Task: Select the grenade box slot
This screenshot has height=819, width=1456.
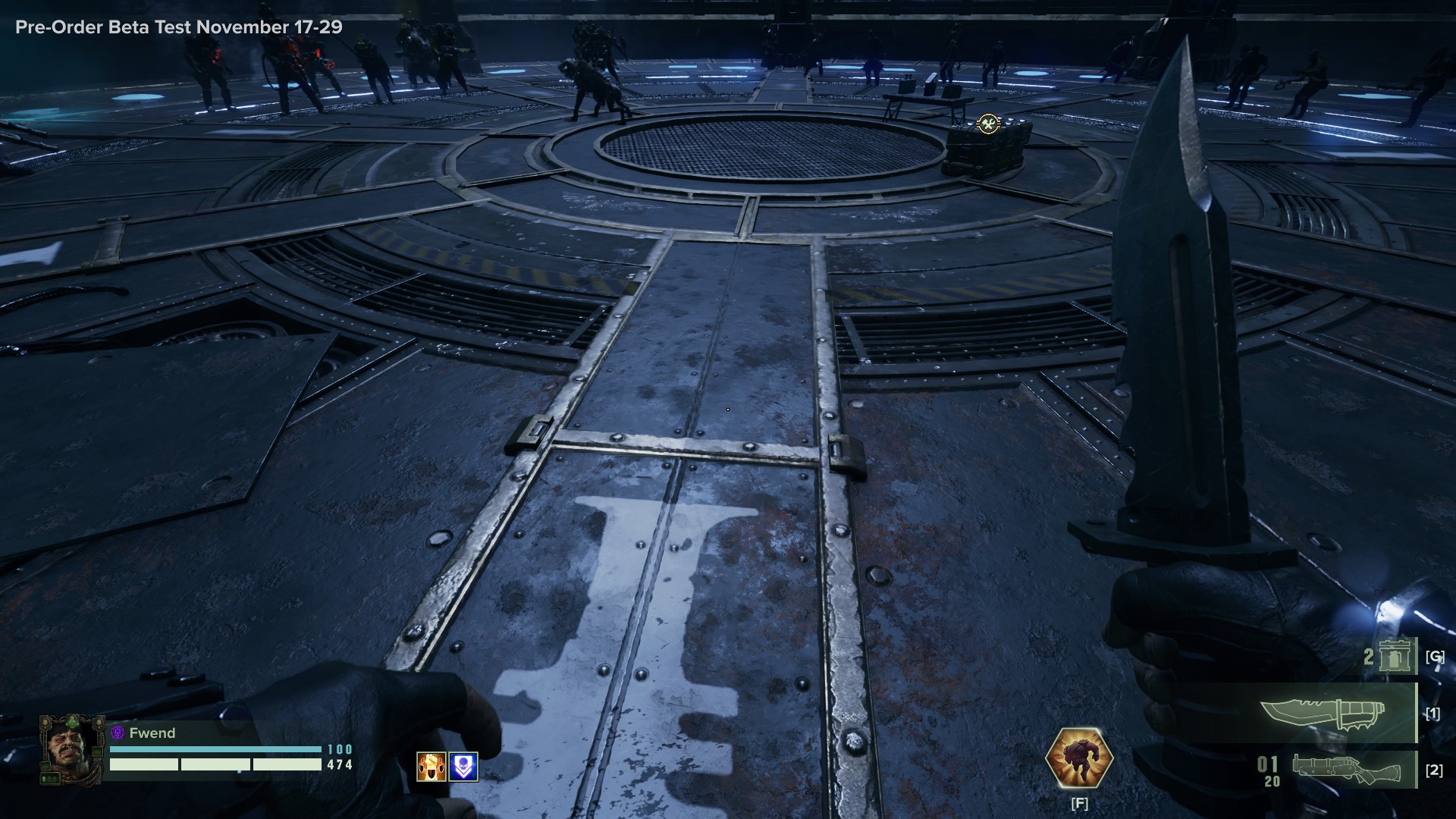Action: point(1394,656)
